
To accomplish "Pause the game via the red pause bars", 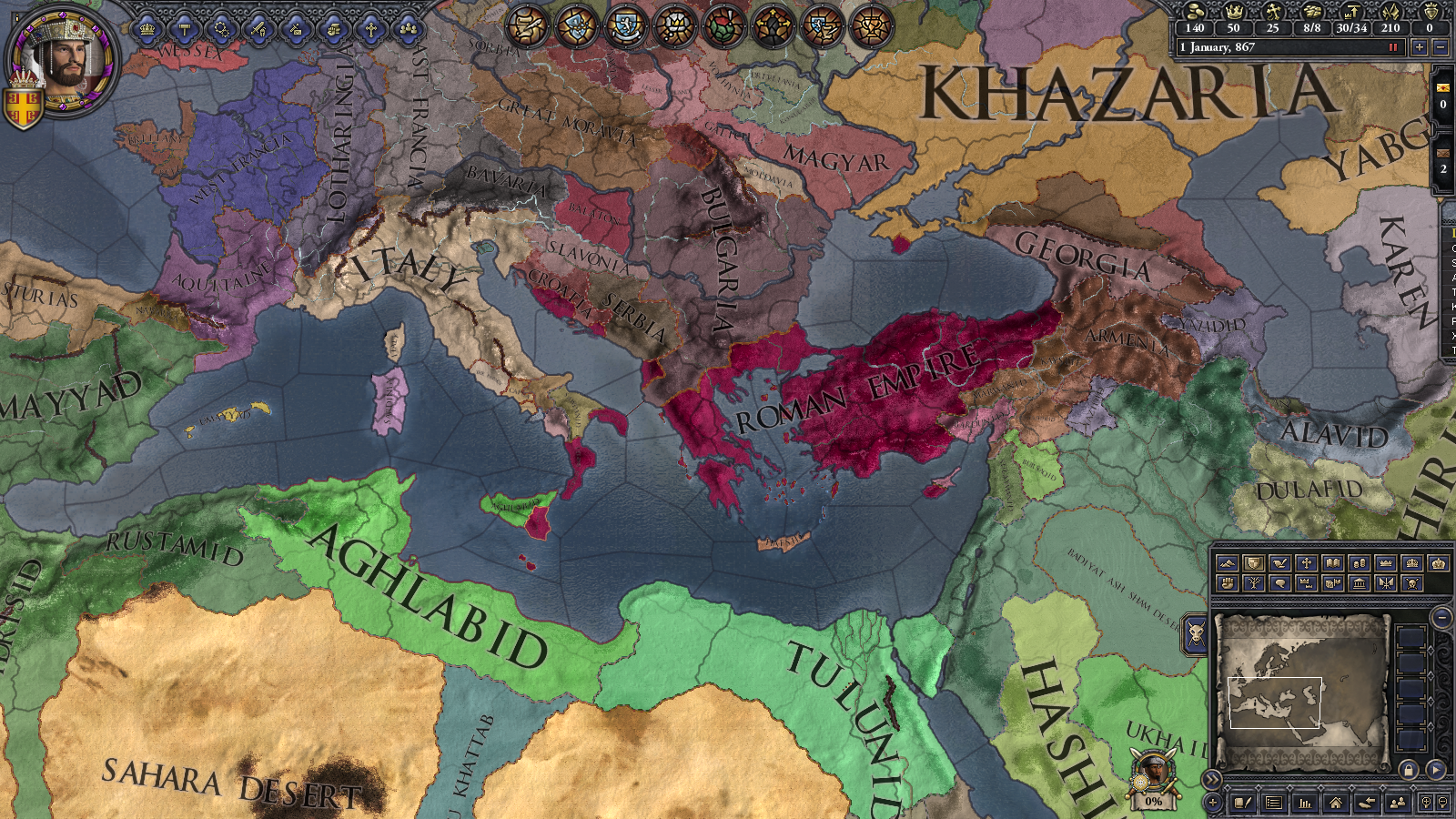I will pos(1393,47).
